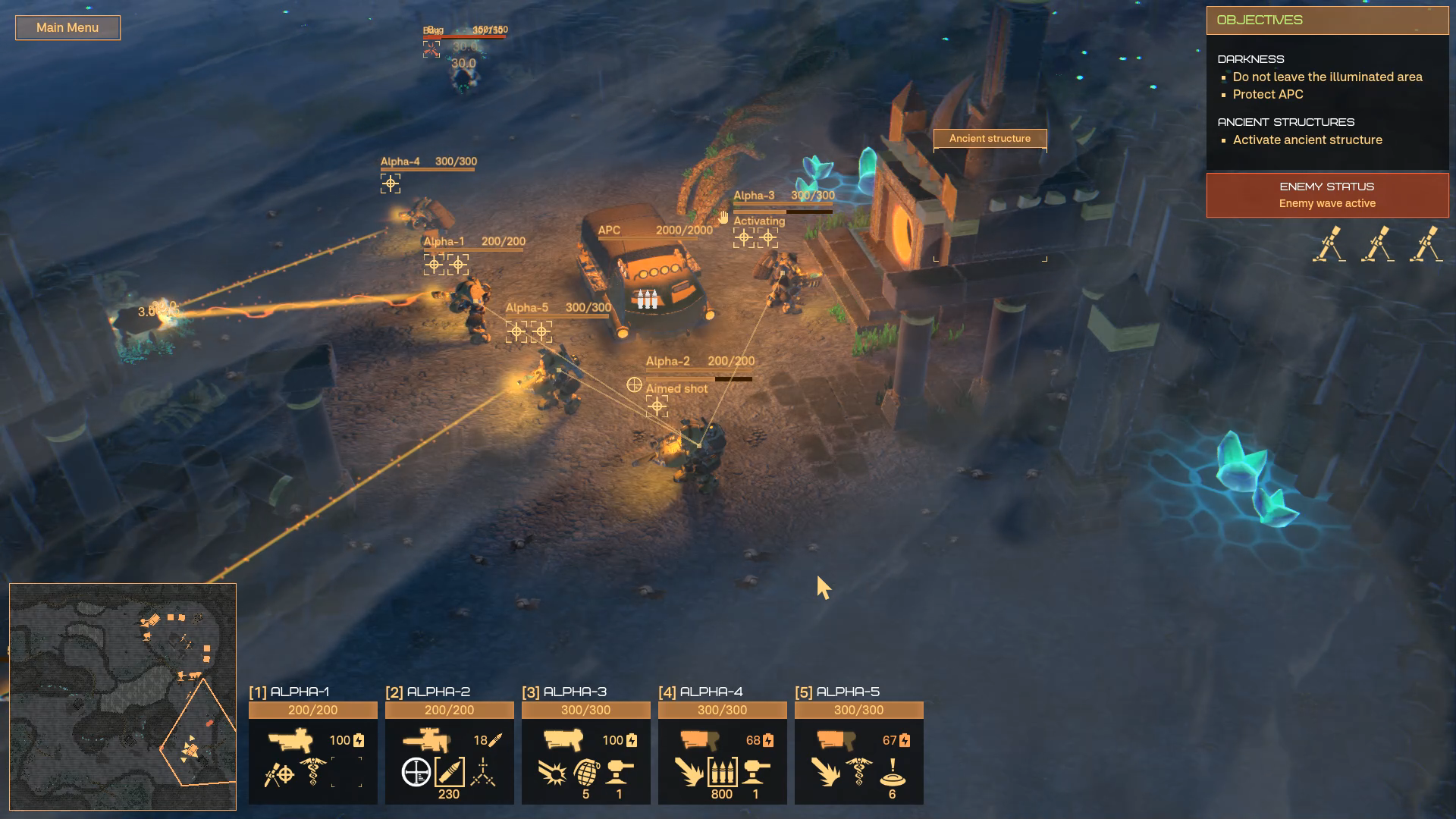Use Alpha-5's medic caduceus ability
Screen dimensions: 1456x819
click(x=858, y=772)
